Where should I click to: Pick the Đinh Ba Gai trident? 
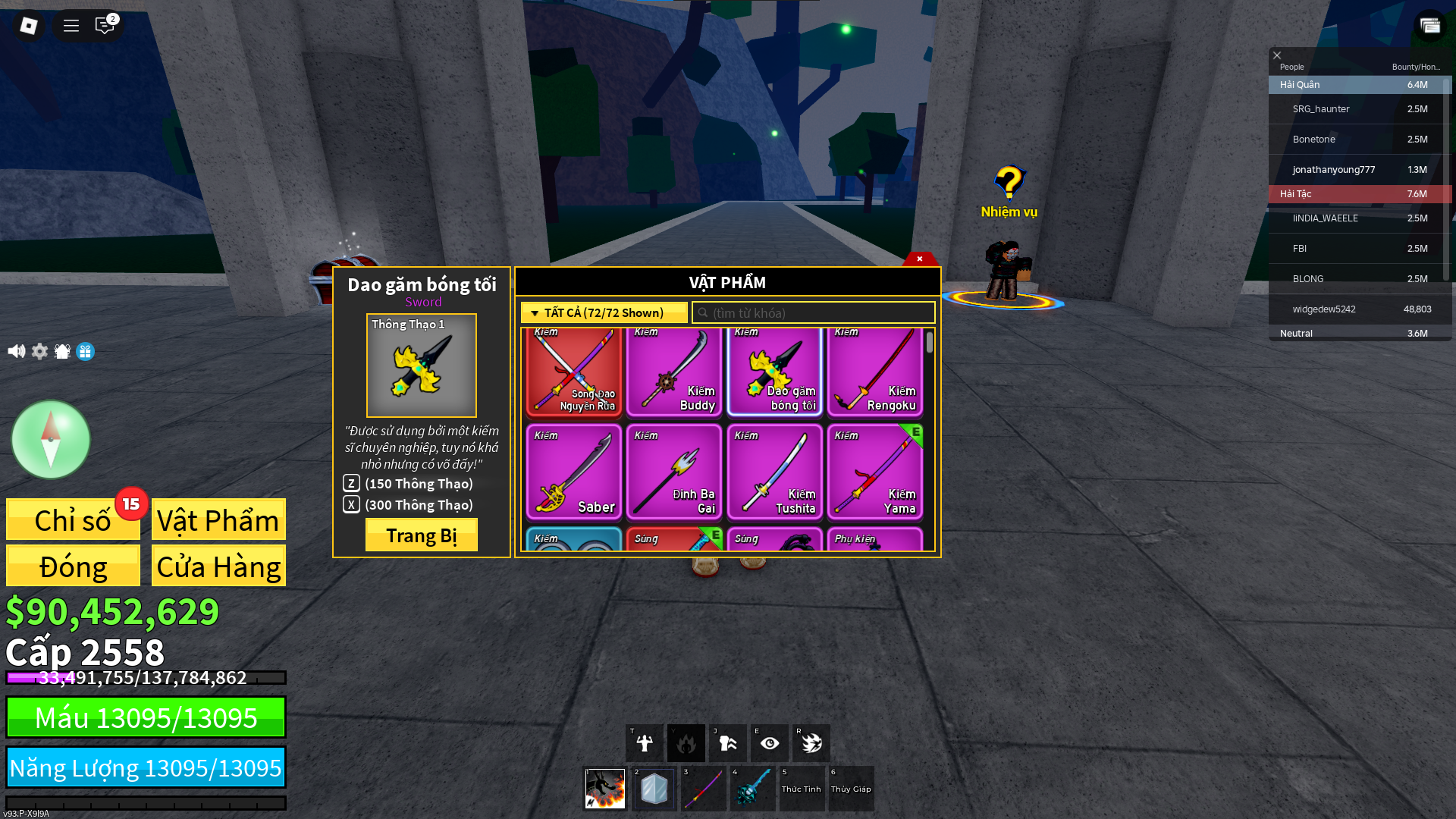coord(673,472)
